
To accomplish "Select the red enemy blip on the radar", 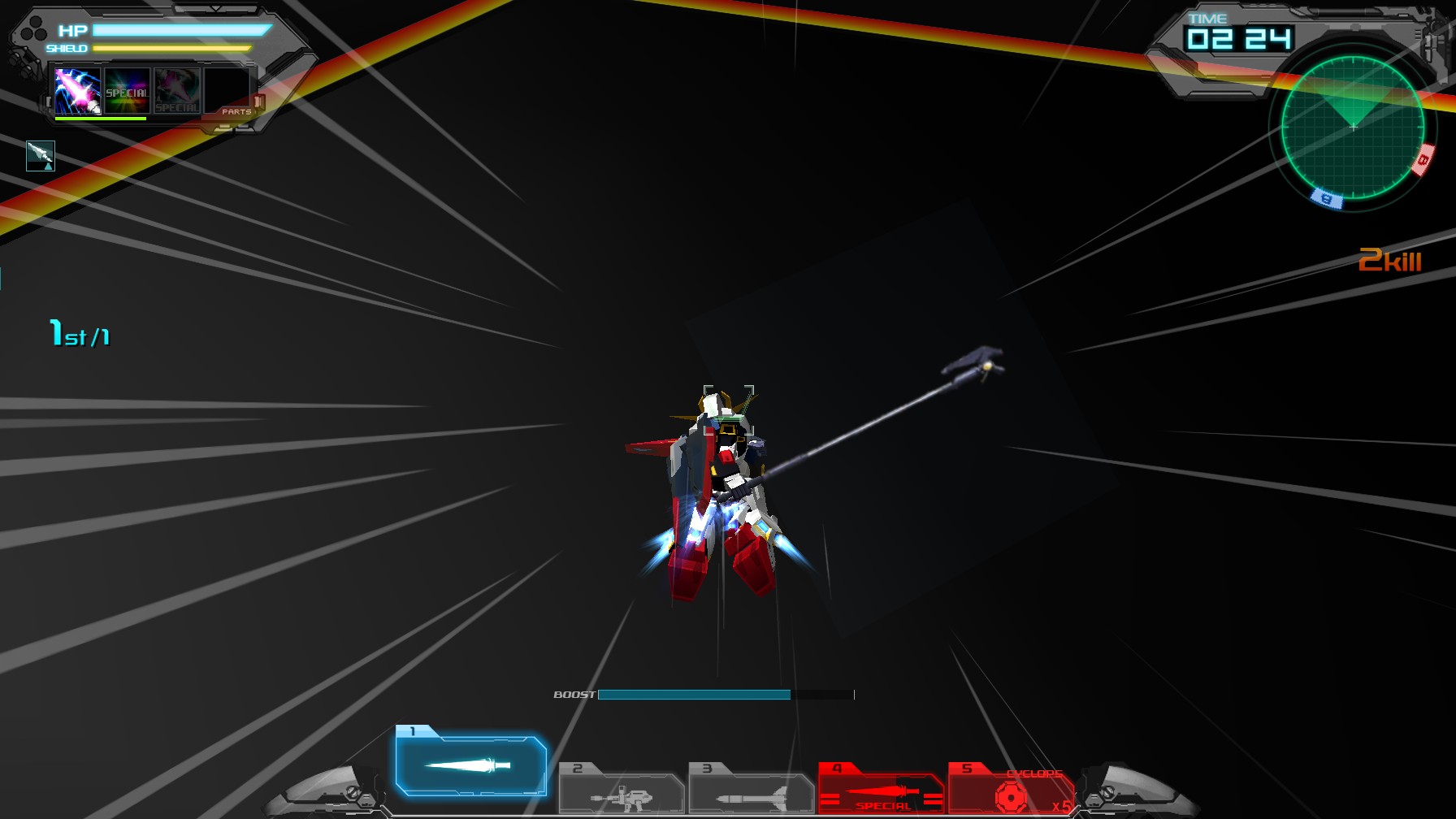I will [x=1423, y=160].
